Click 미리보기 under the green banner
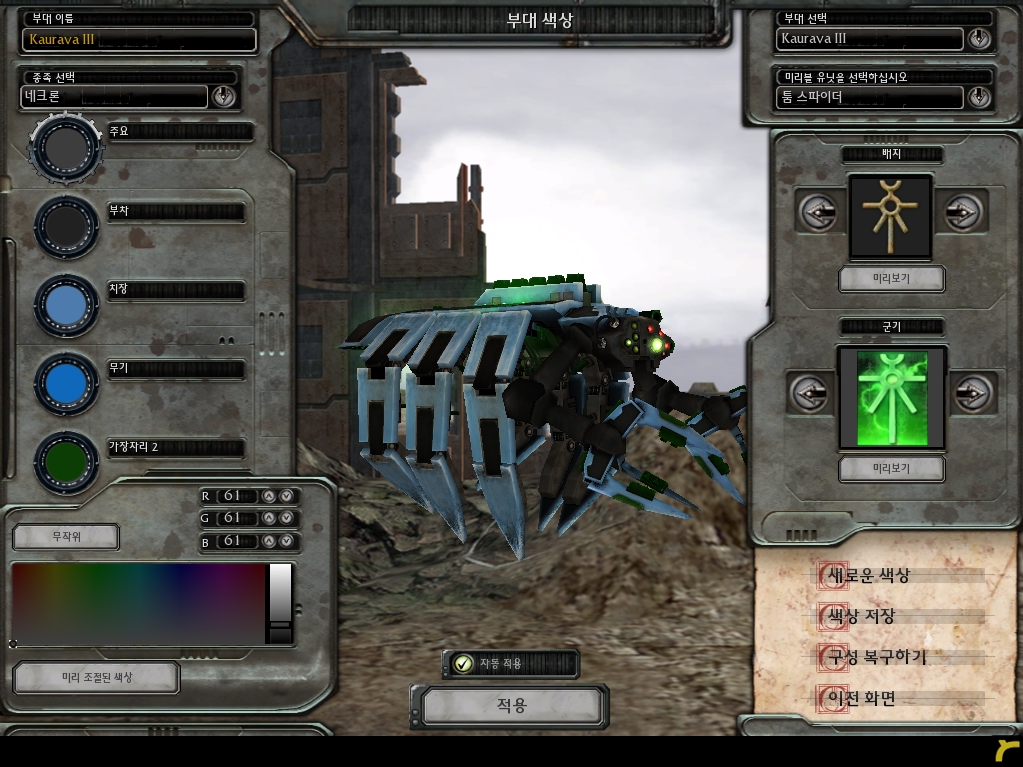The width and height of the screenshot is (1023, 767). coord(891,468)
